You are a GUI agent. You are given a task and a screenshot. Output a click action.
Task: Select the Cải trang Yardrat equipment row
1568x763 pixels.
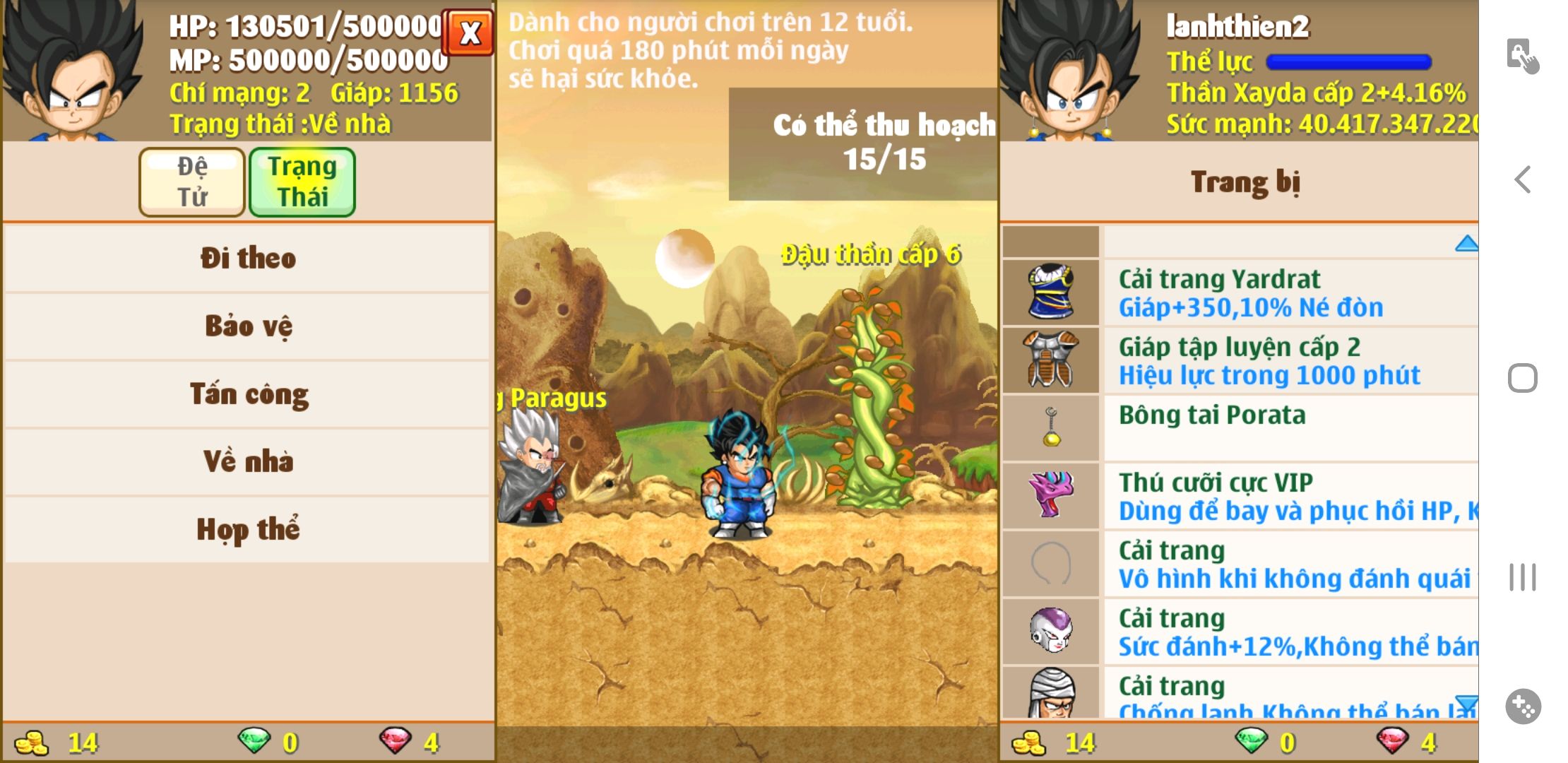coord(1240,292)
